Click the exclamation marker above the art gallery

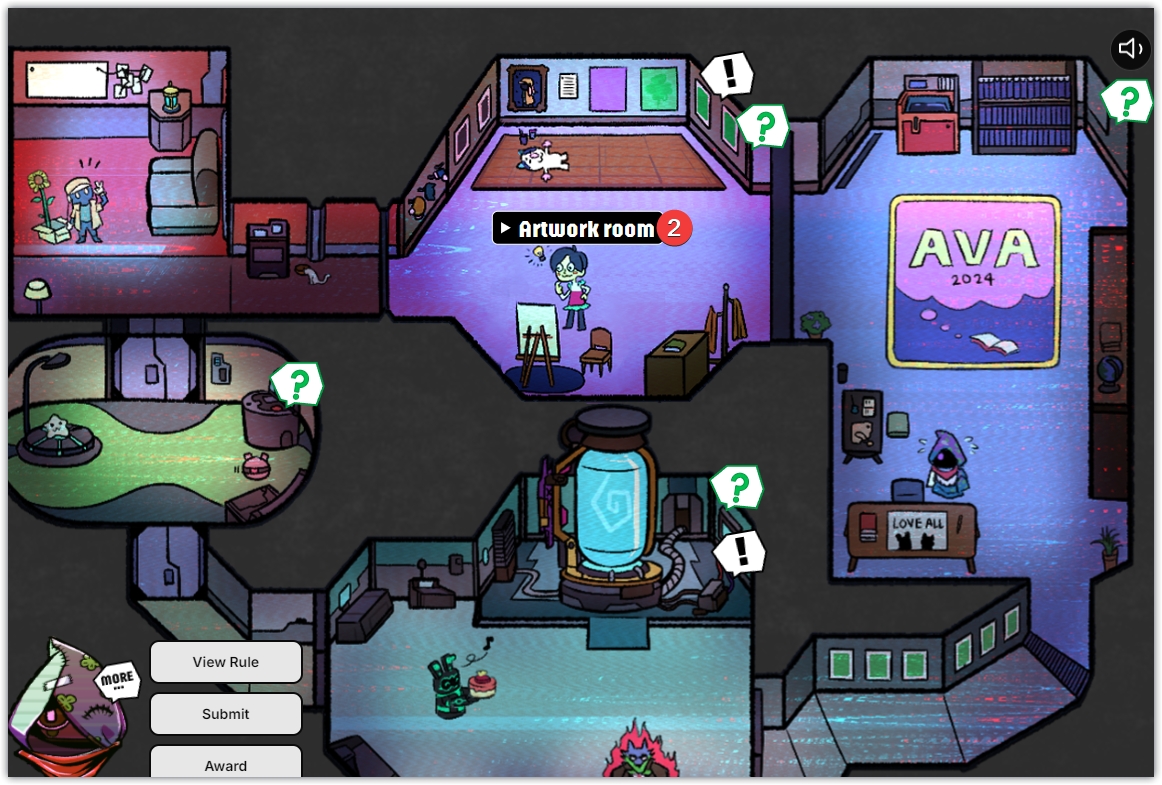(x=729, y=73)
